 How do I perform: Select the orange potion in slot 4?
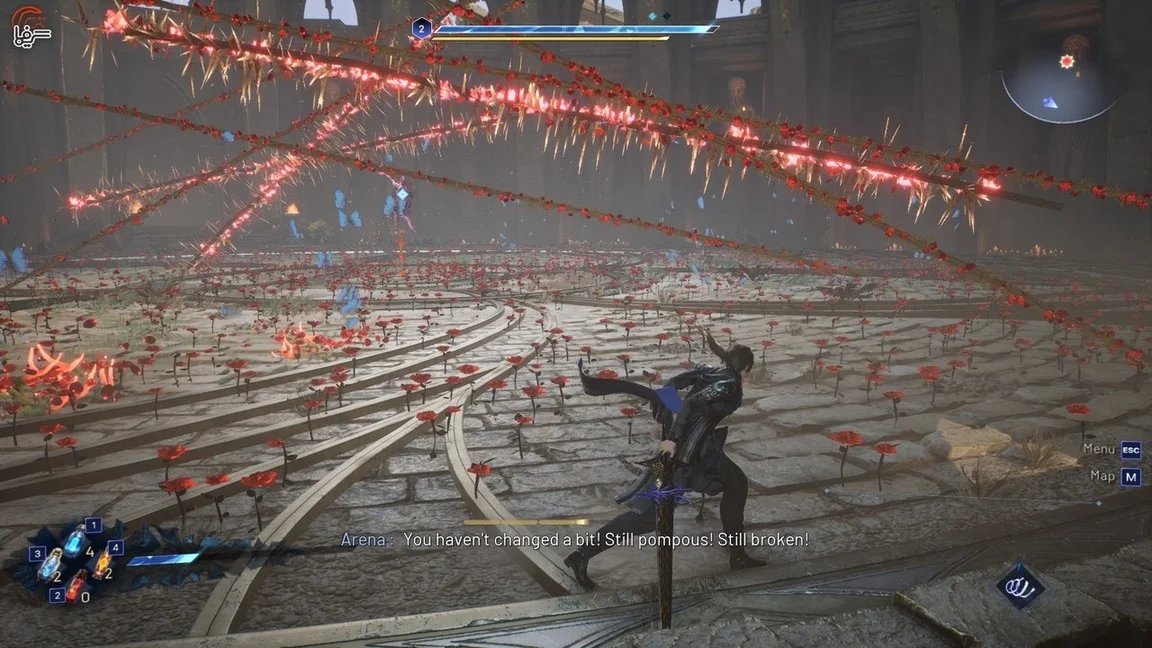pos(101,564)
